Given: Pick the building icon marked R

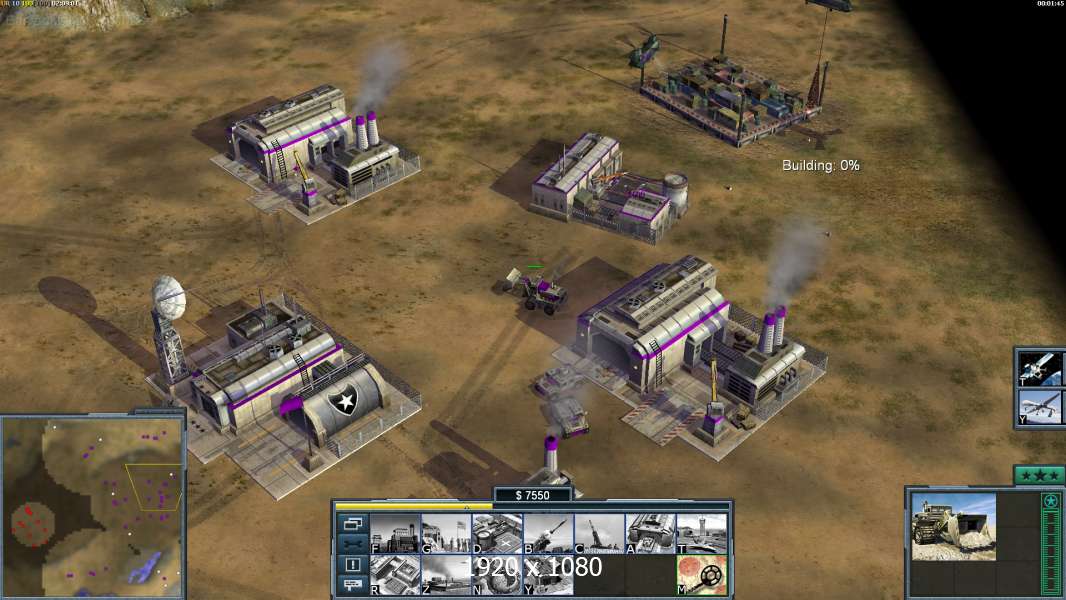Looking at the screenshot, I should coord(396,574).
